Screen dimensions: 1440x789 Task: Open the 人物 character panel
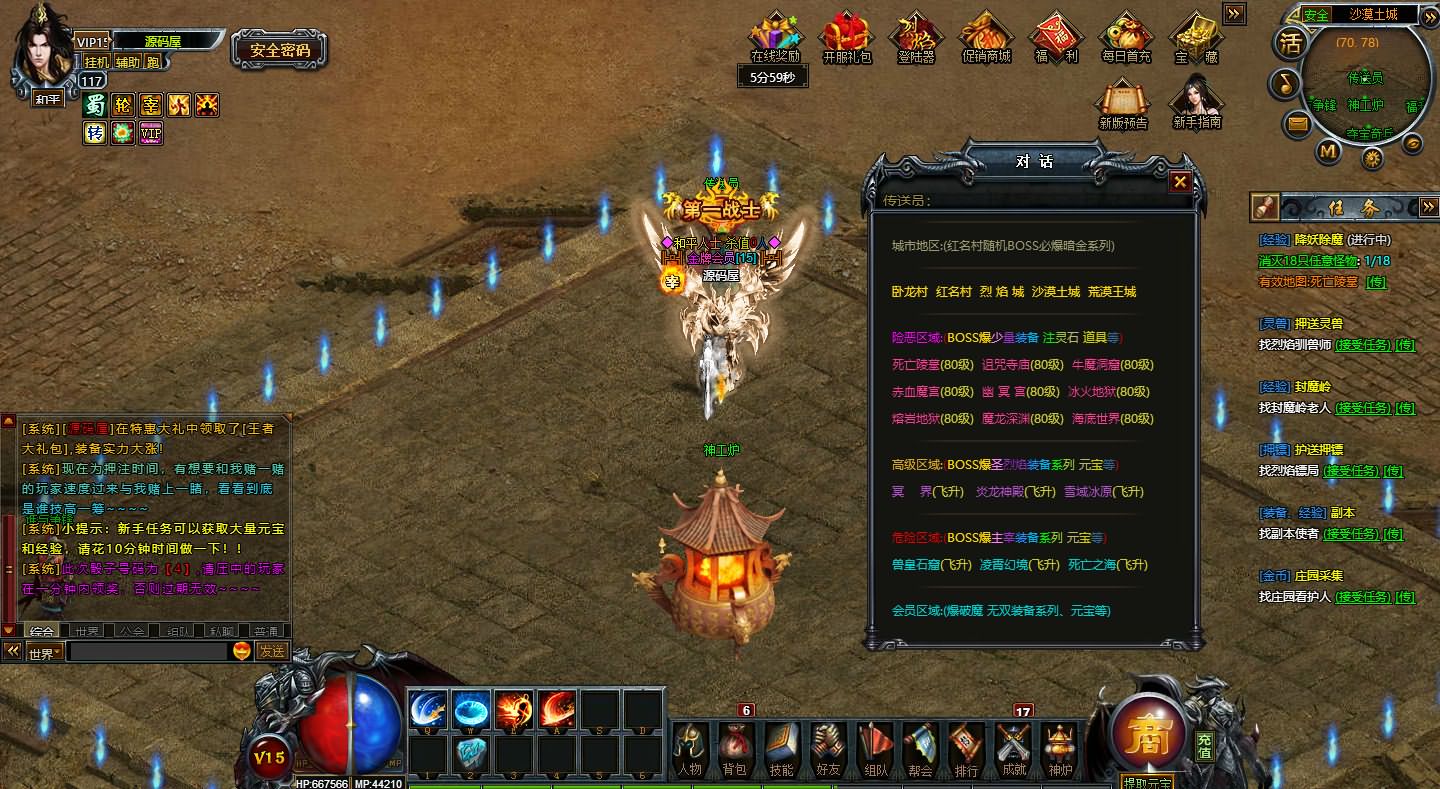point(688,749)
